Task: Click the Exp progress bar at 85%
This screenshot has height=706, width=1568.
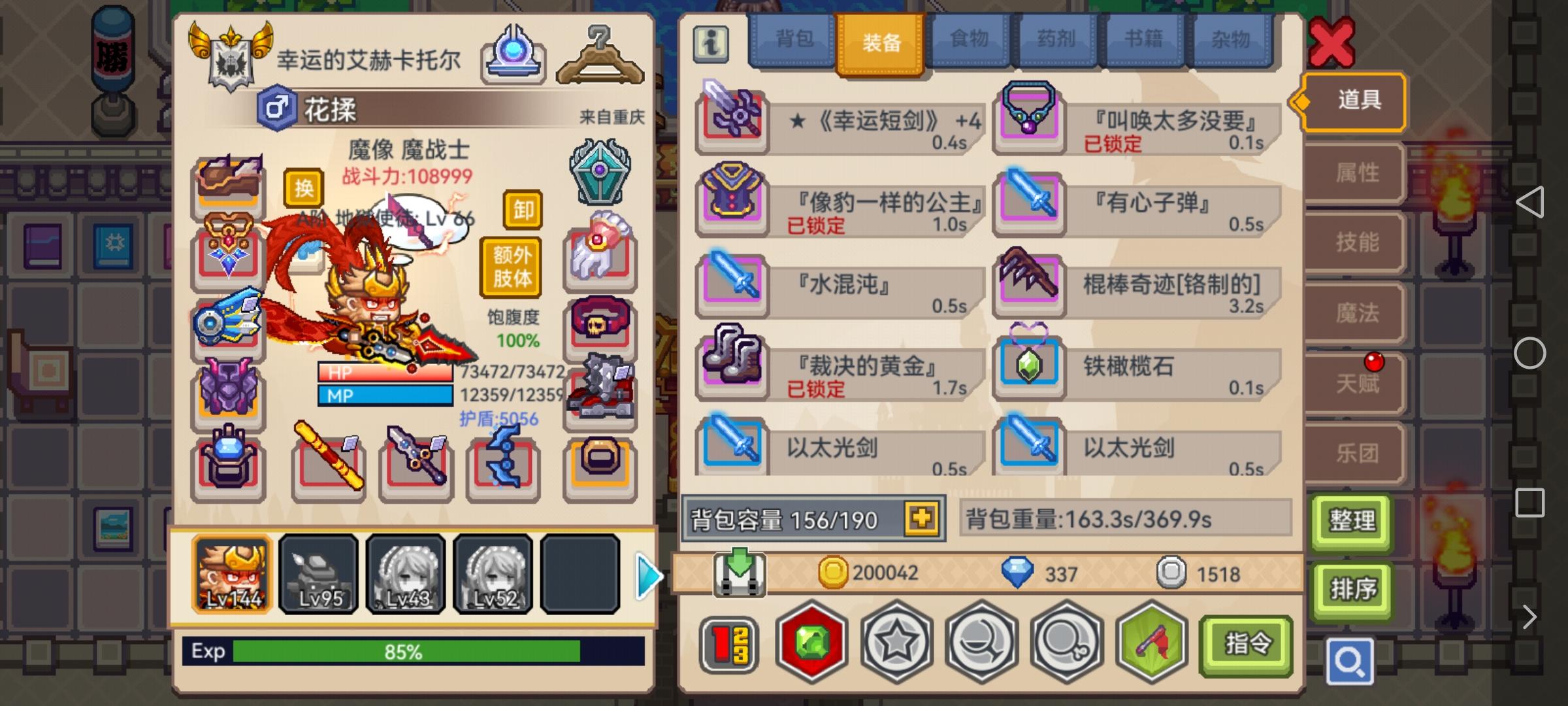Action: (405, 651)
